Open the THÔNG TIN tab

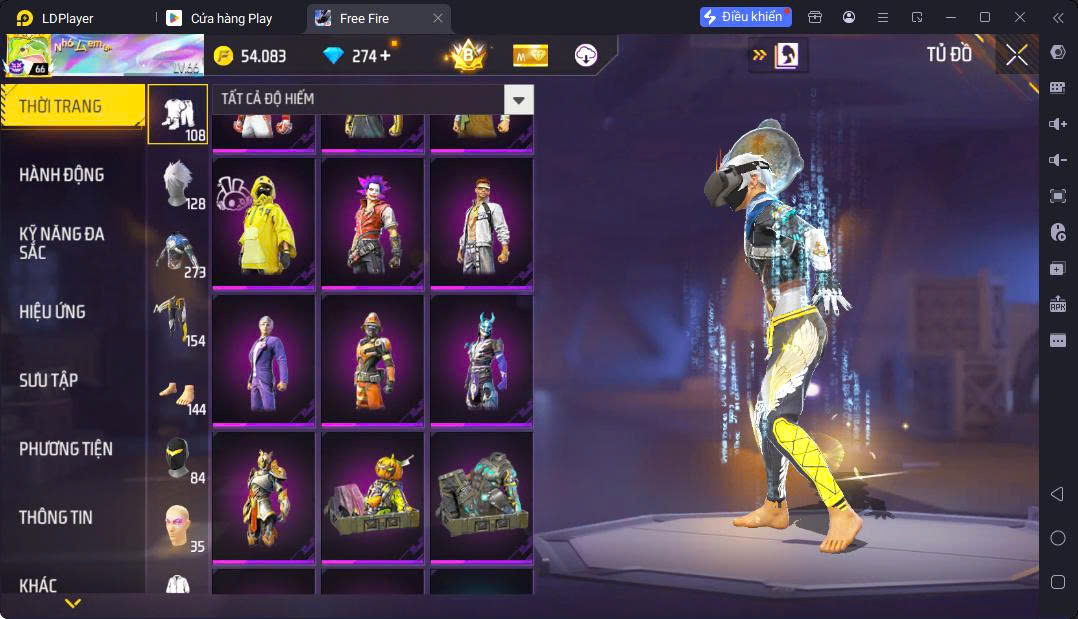coord(56,518)
